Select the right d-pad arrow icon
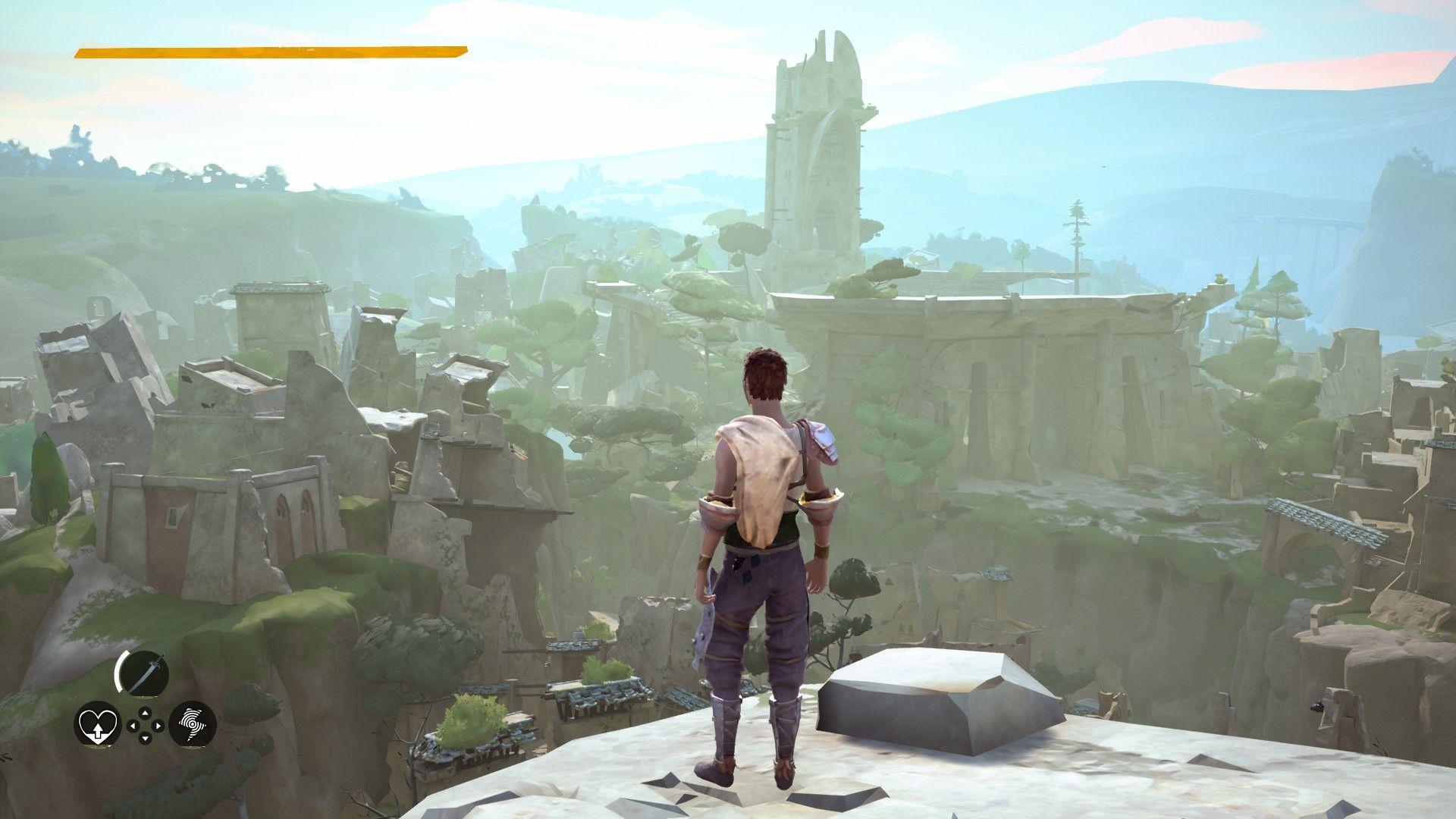Image resolution: width=1456 pixels, height=819 pixels. click(158, 726)
